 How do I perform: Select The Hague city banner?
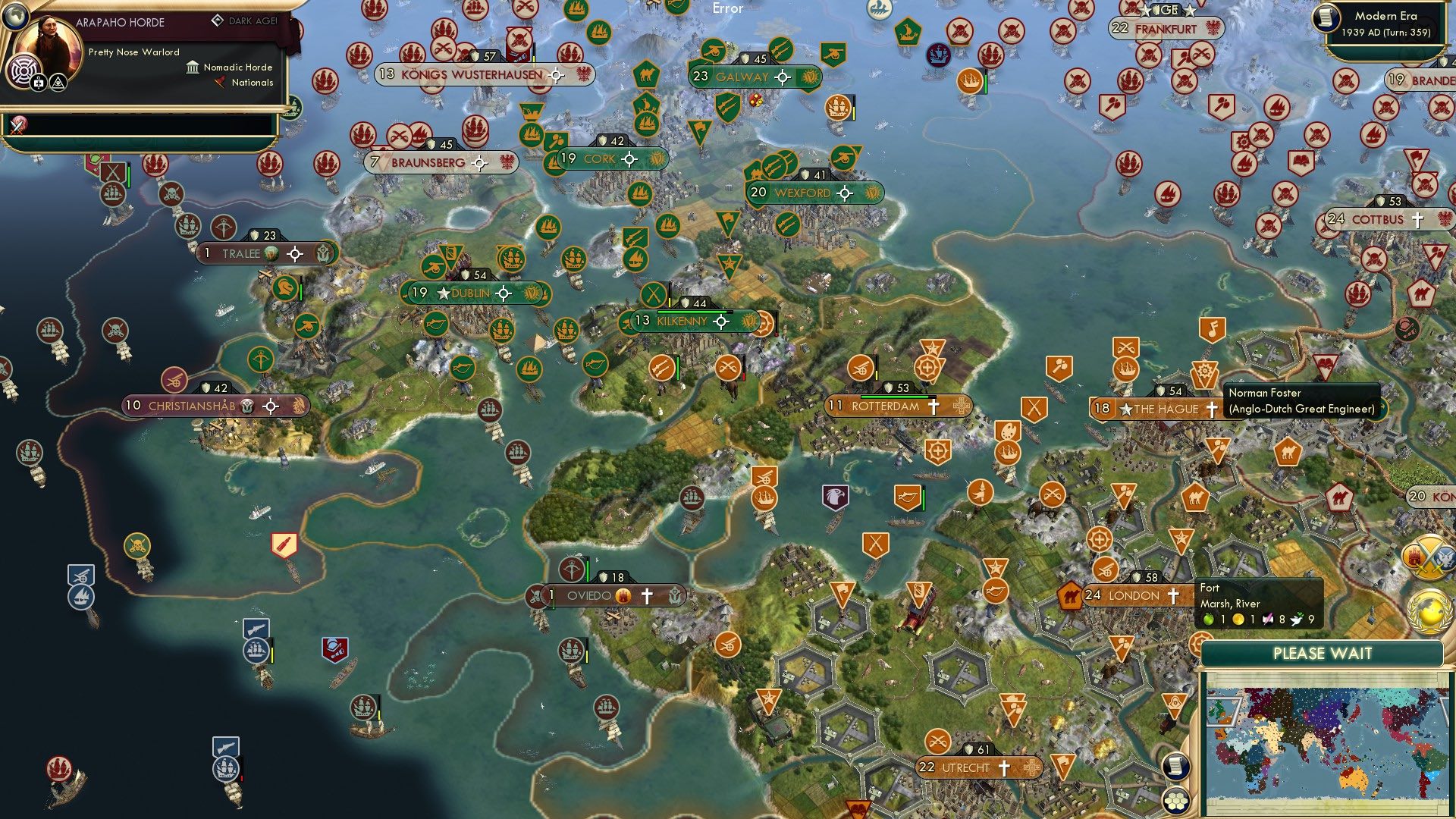[1166, 409]
